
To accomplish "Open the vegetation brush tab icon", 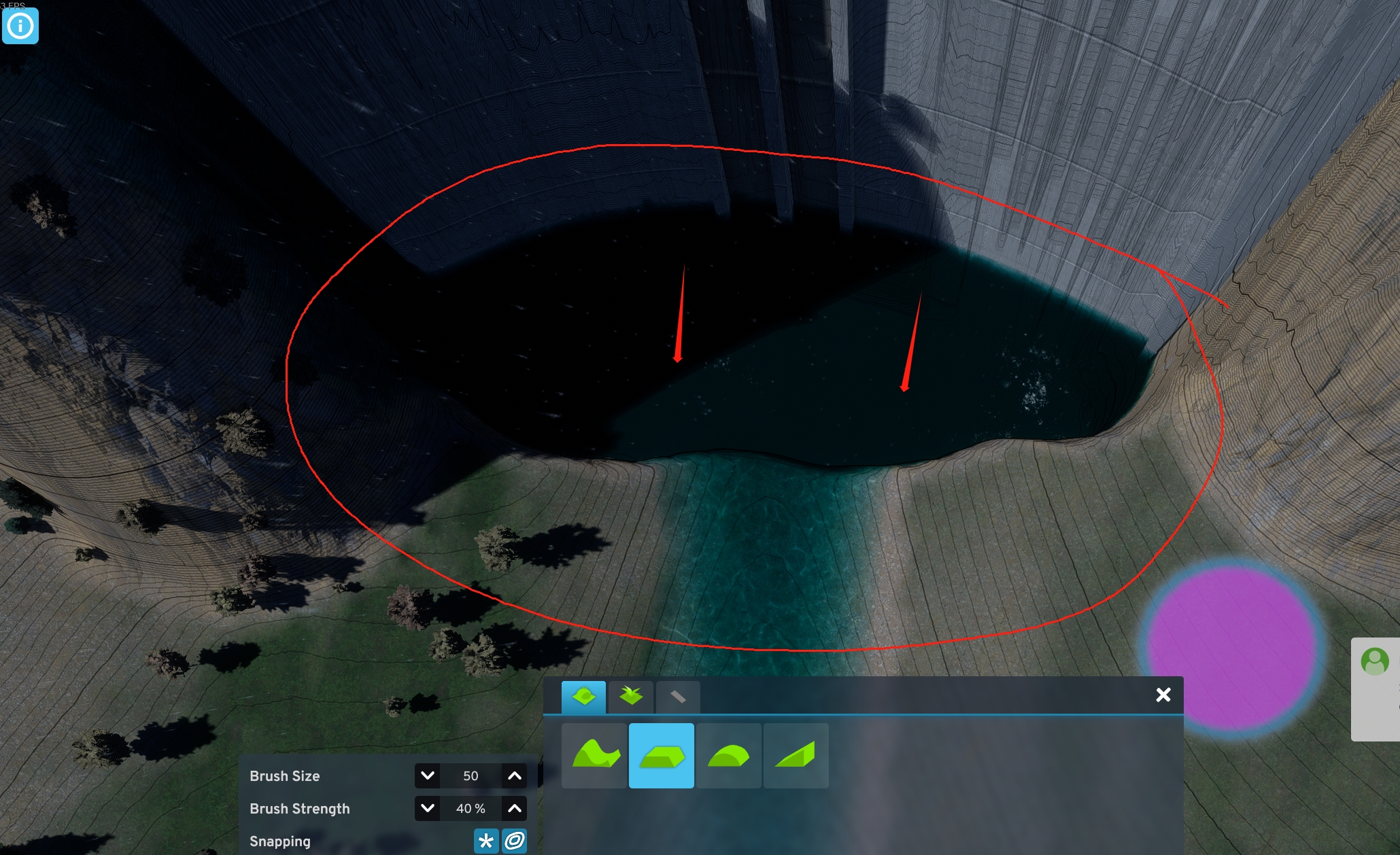I will [630, 696].
